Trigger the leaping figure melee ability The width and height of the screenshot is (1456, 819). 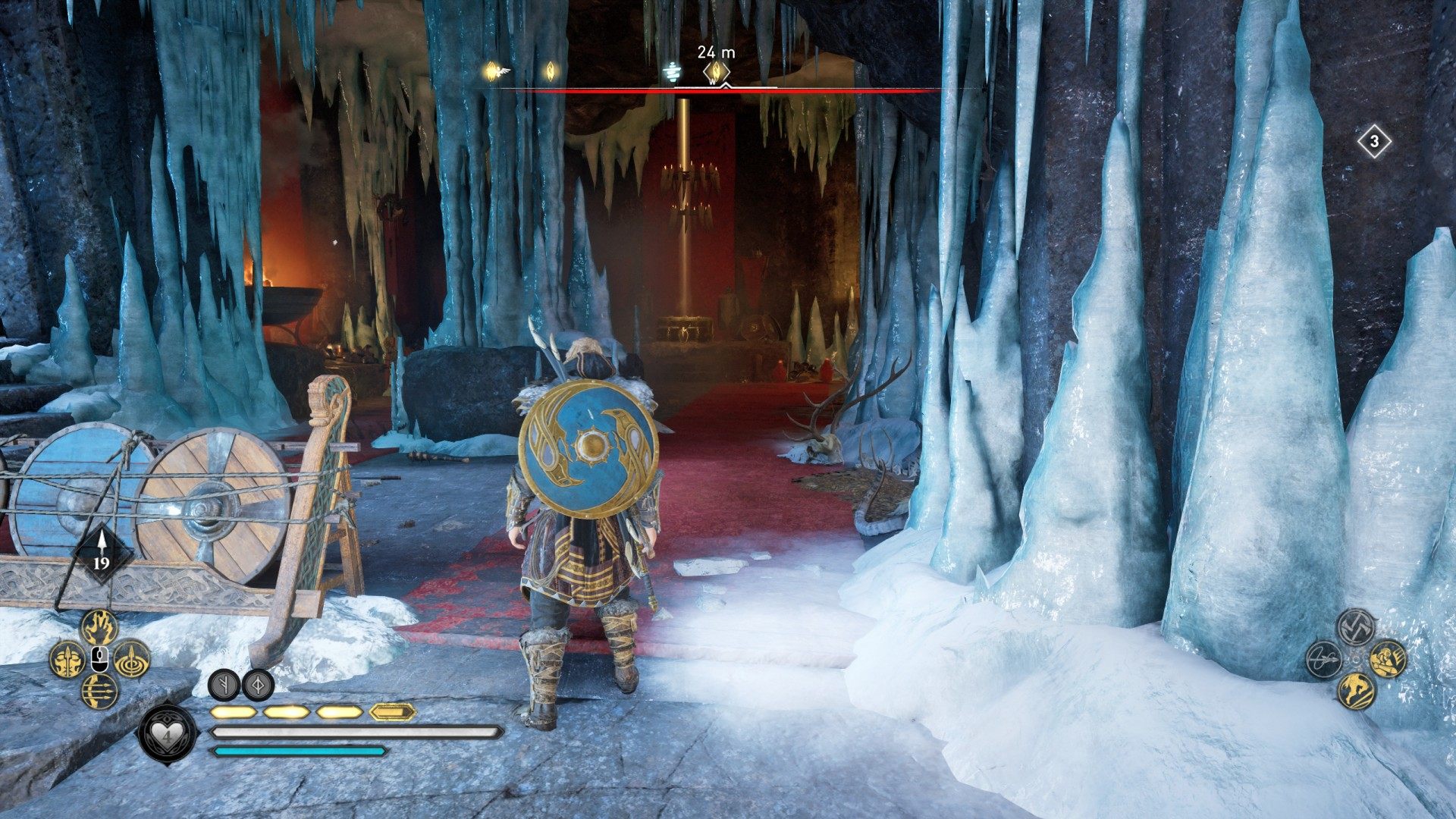coord(1356,691)
